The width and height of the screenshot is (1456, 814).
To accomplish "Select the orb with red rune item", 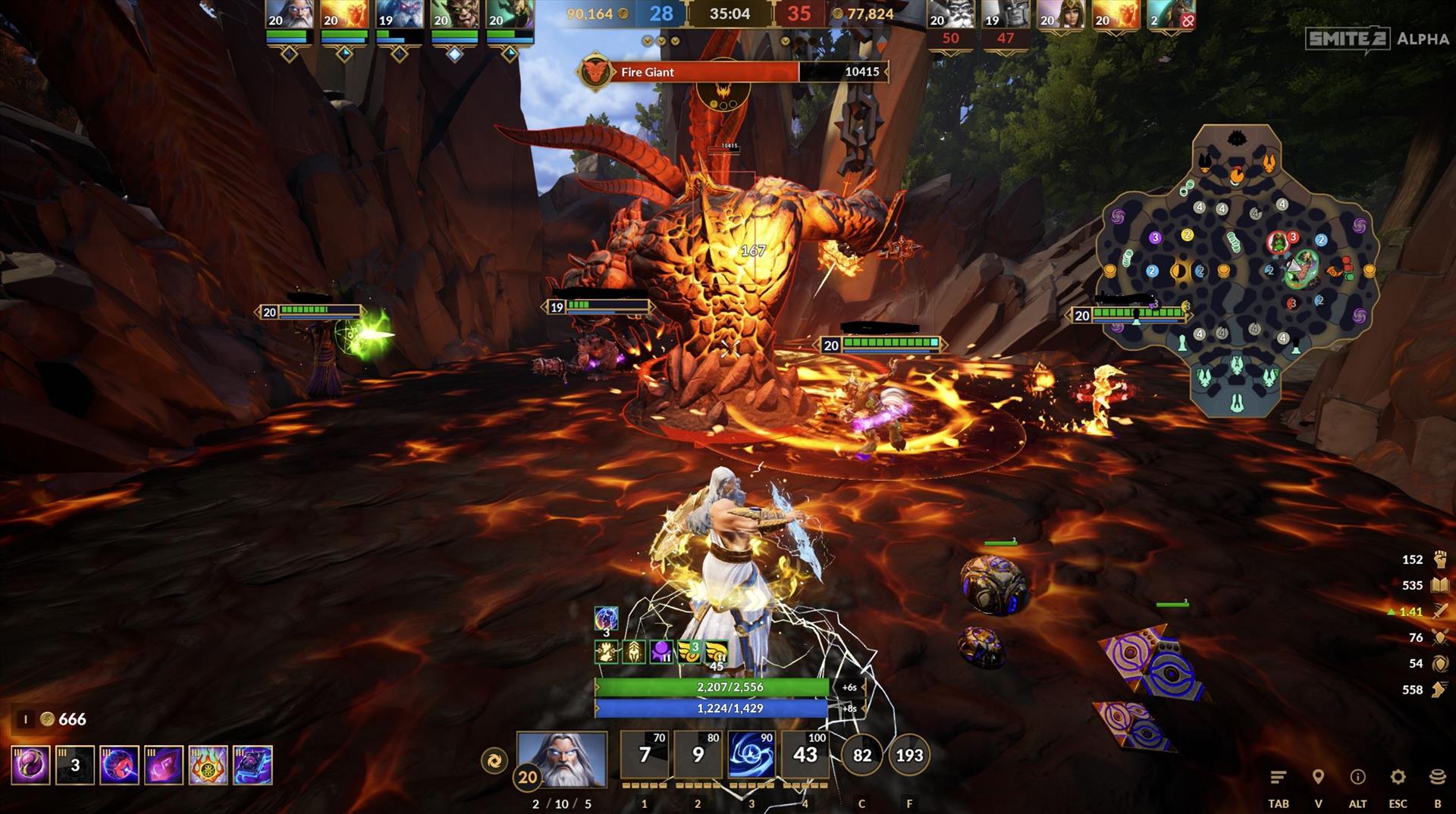I will (120, 765).
